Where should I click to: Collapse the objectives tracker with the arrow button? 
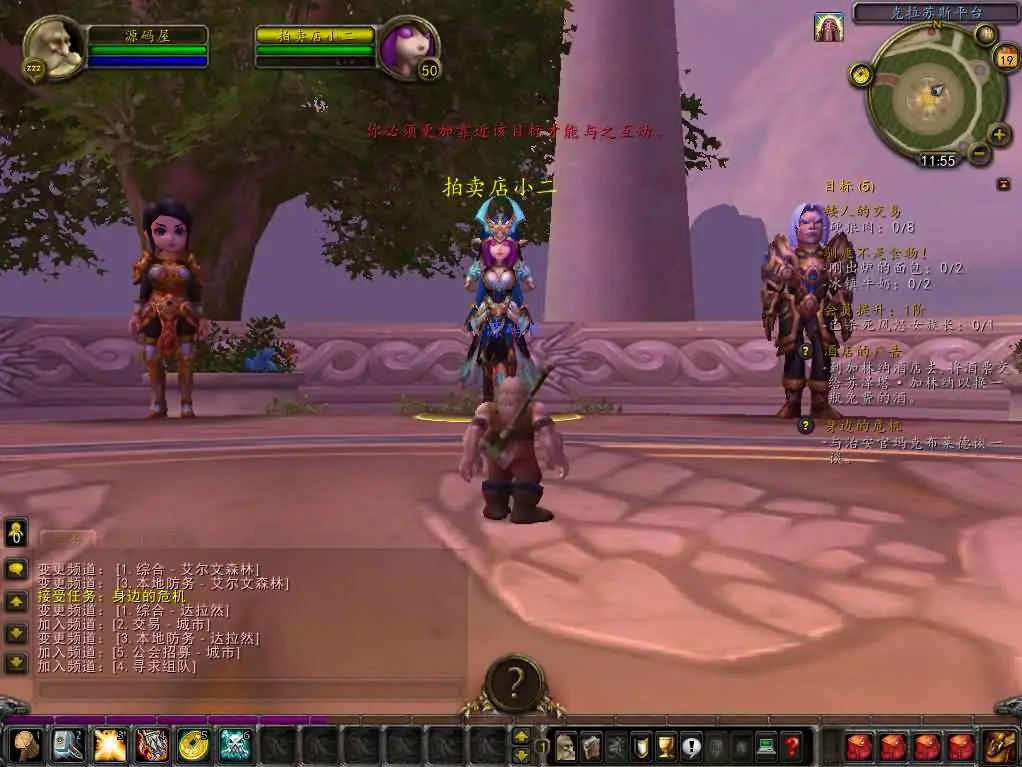click(1003, 184)
